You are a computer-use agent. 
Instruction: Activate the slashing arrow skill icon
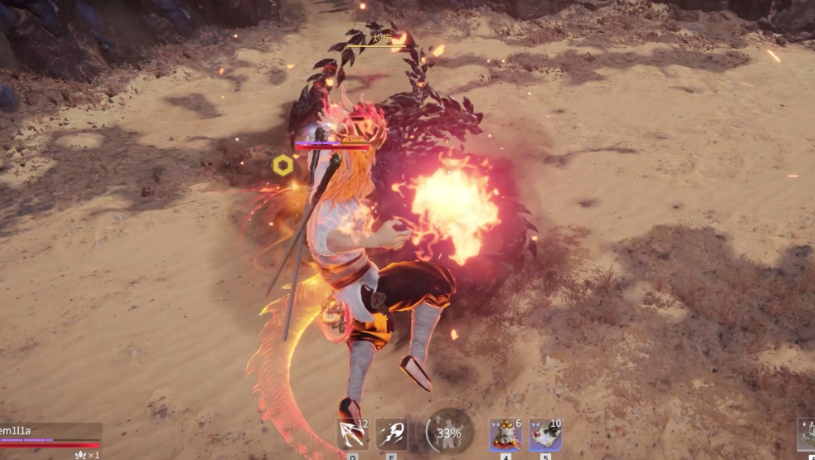tap(352, 434)
